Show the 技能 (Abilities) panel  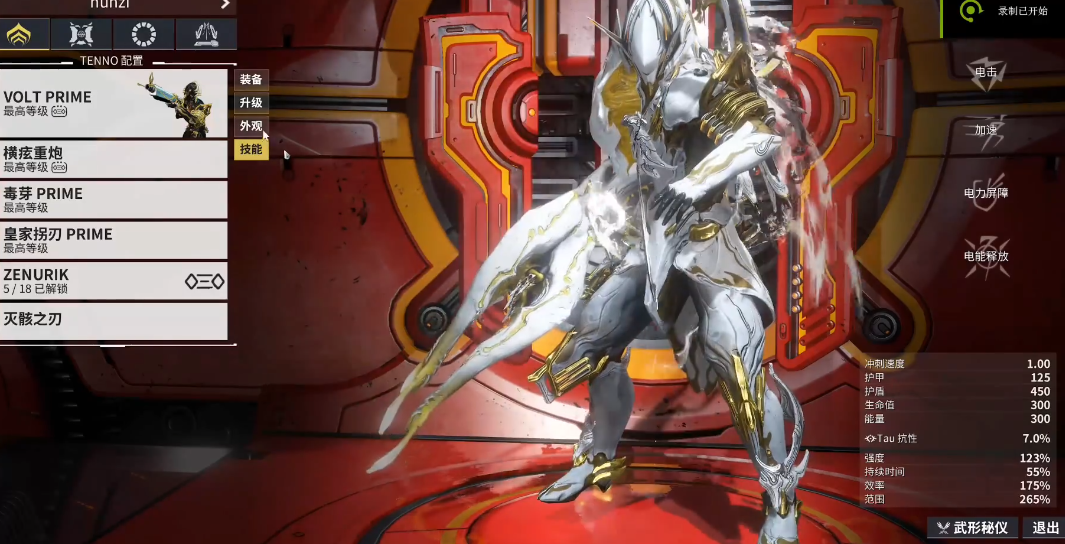251,150
